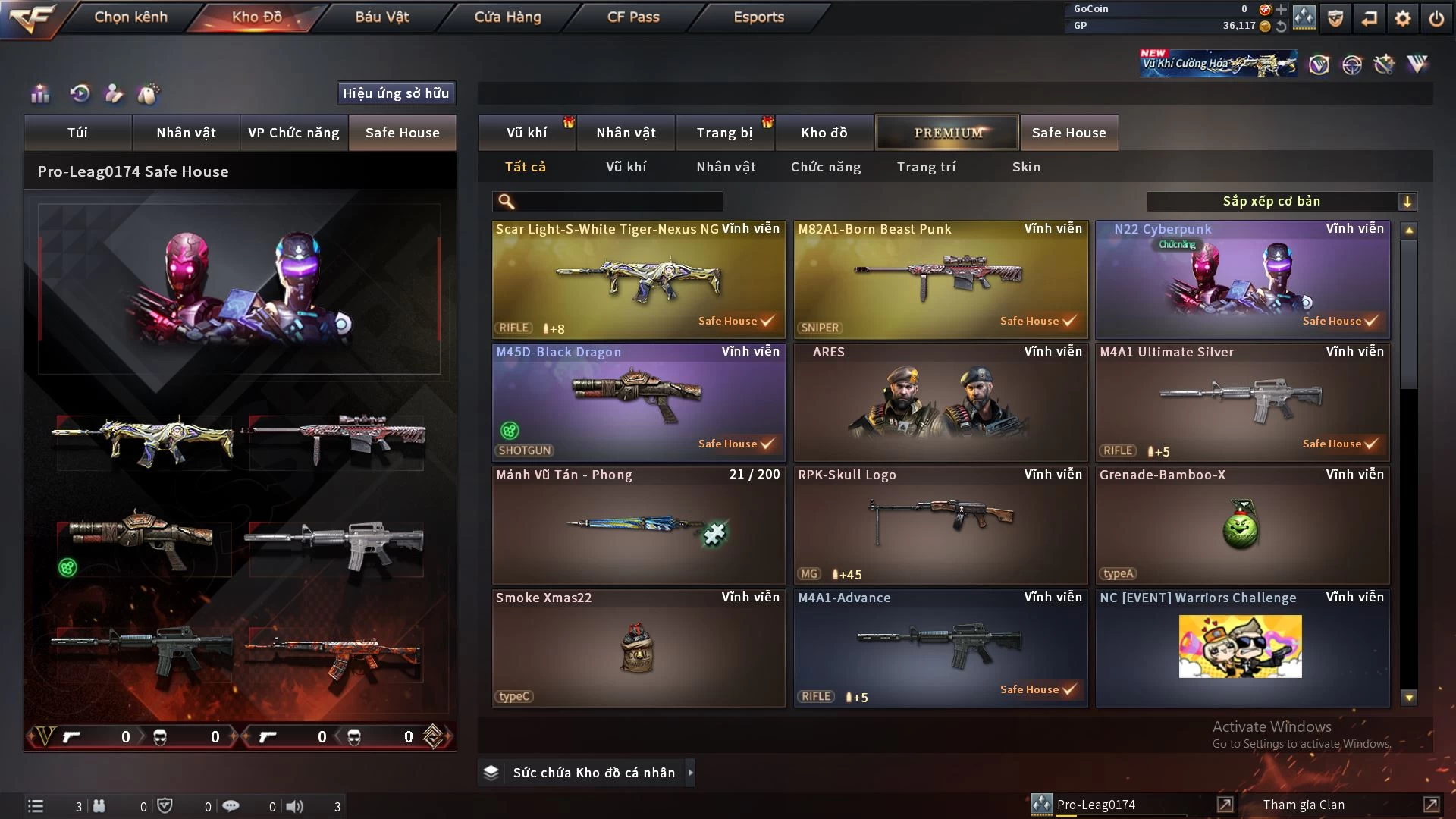Filter items by Skin category
1456x819 pixels.
point(1026,167)
